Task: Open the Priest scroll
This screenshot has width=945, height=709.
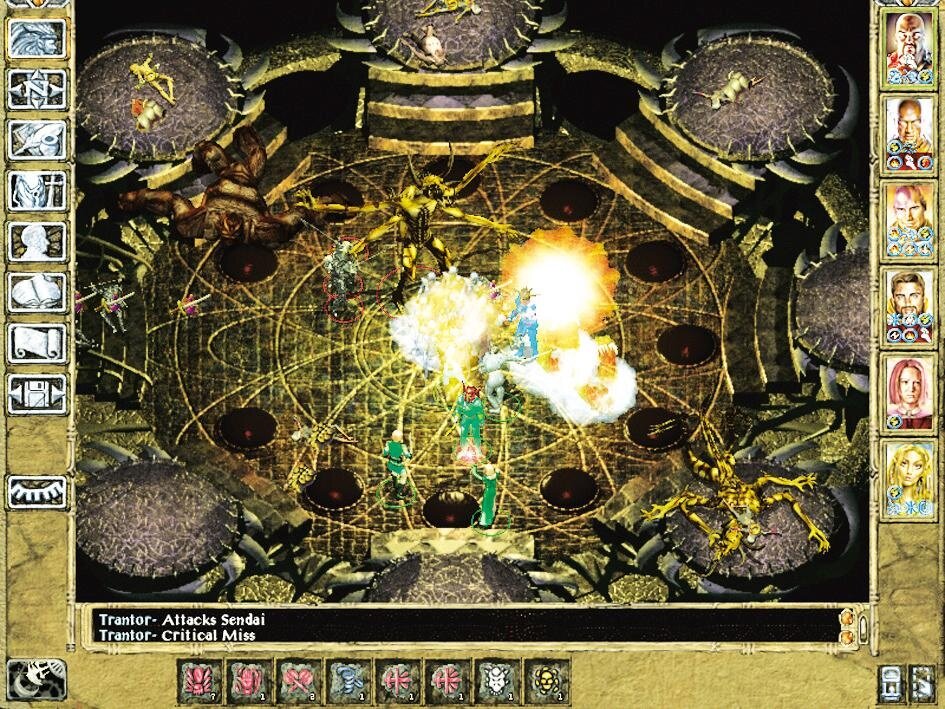Action: tap(37, 342)
